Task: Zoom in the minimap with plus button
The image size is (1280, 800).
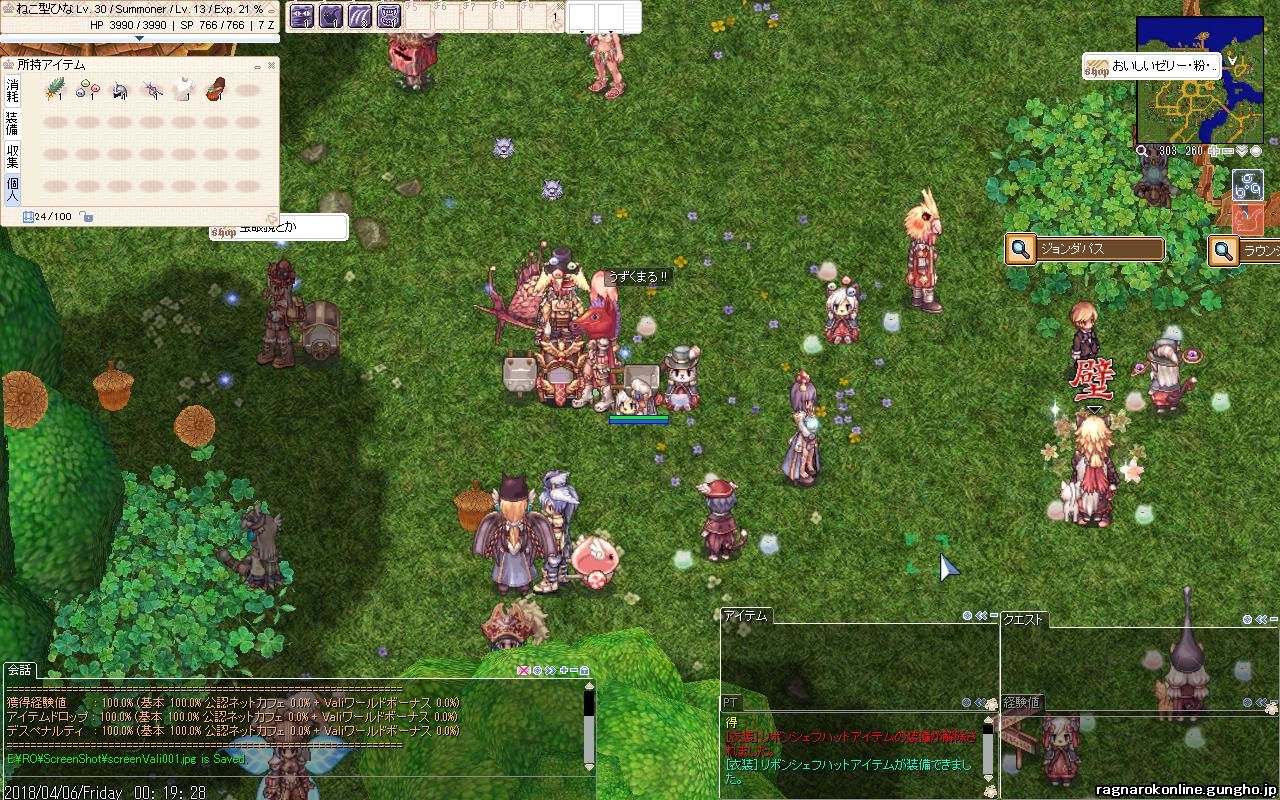Action: pyautogui.click(x=1215, y=151)
